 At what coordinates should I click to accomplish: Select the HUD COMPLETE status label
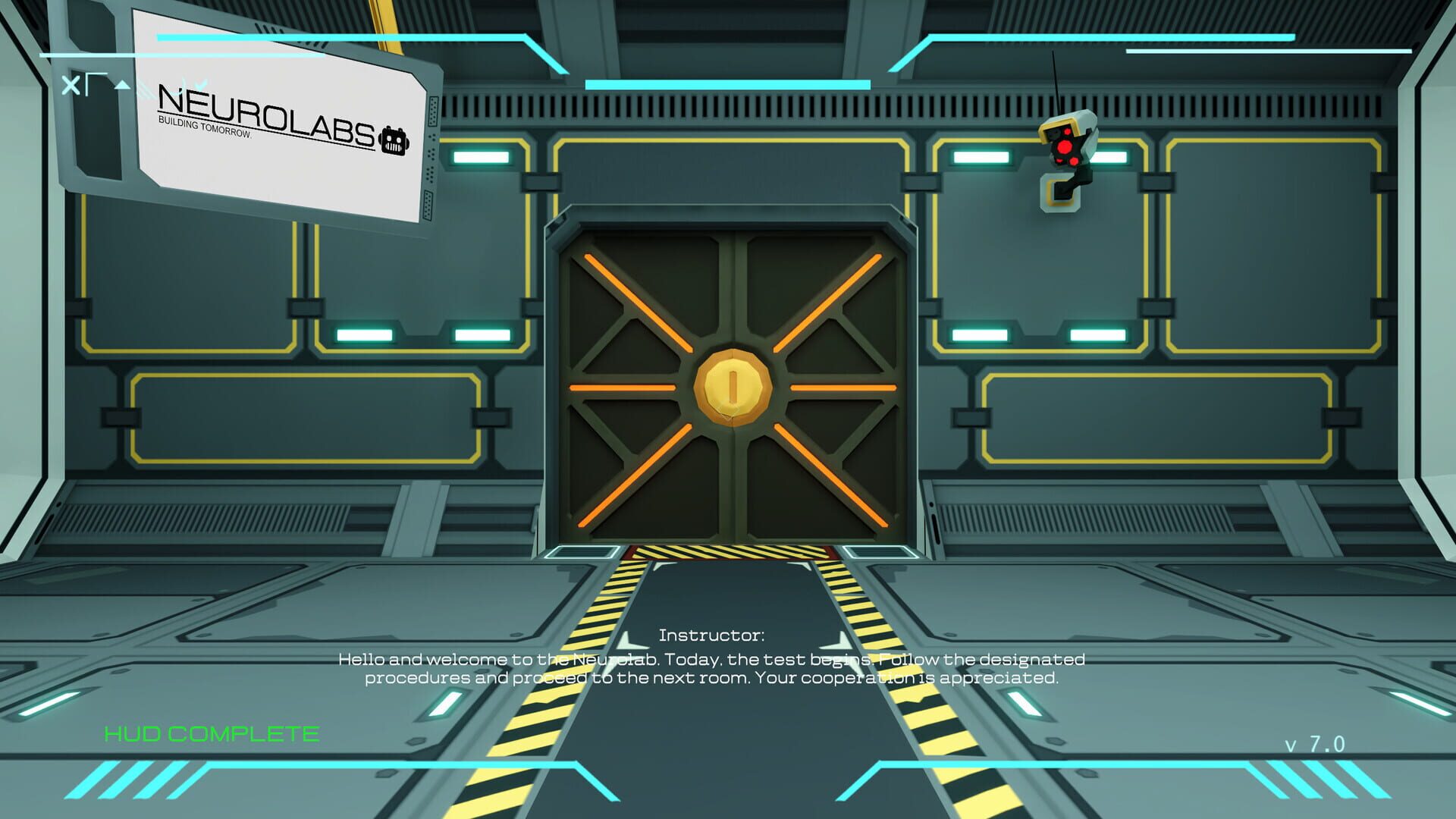211,734
